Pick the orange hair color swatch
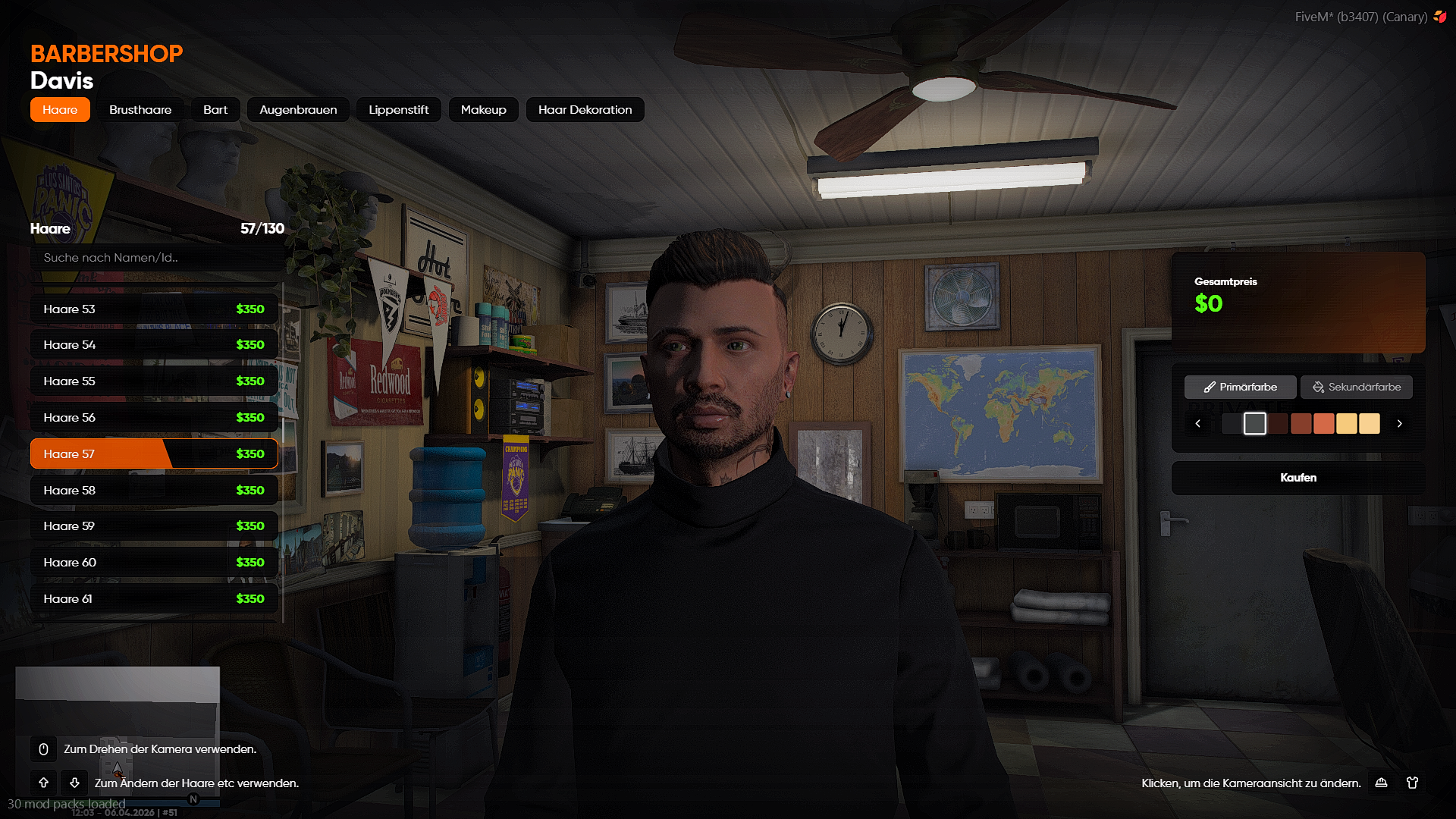Viewport: 1456px width, 819px height. click(x=1323, y=424)
